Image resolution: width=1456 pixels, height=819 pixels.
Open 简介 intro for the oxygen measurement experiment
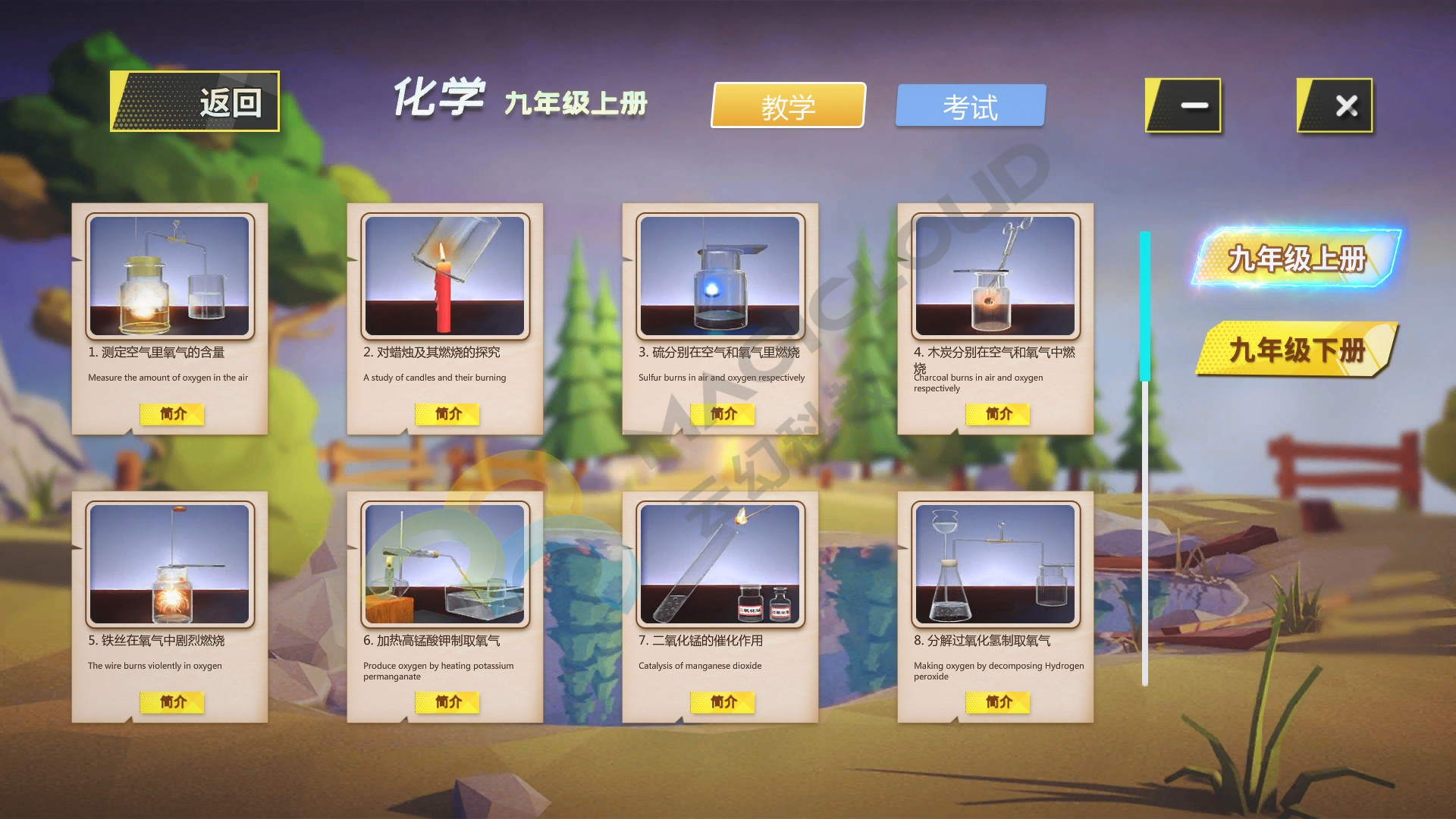click(x=171, y=414)
